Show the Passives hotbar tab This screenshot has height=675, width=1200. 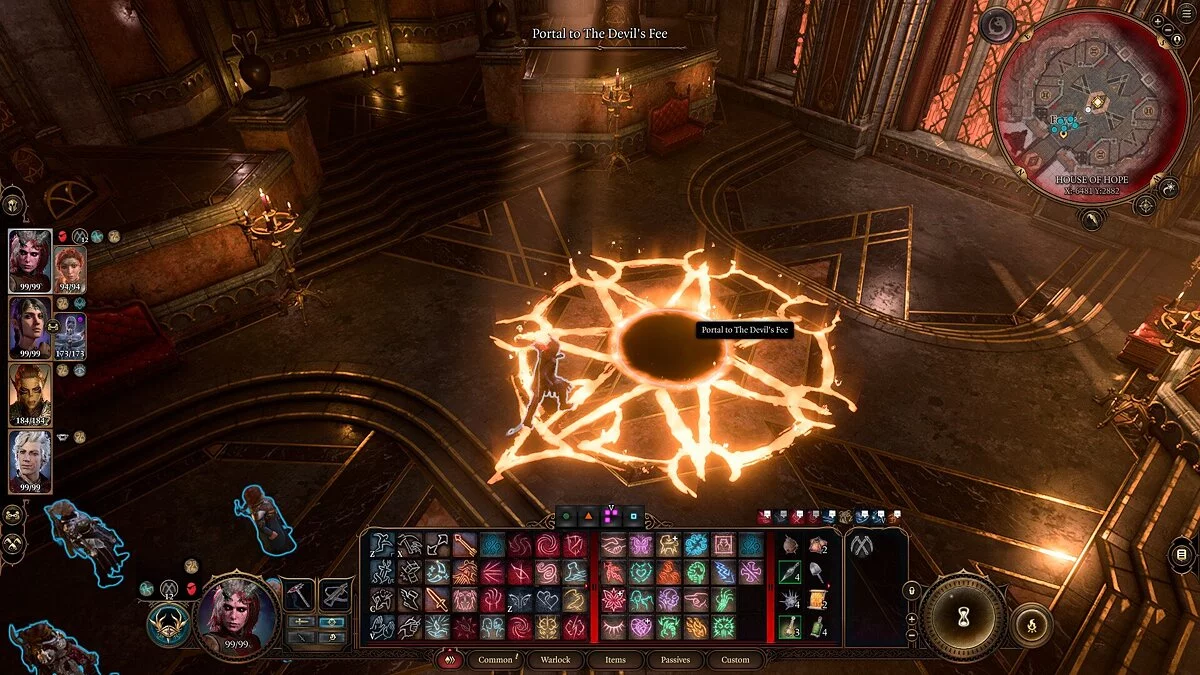675,660
